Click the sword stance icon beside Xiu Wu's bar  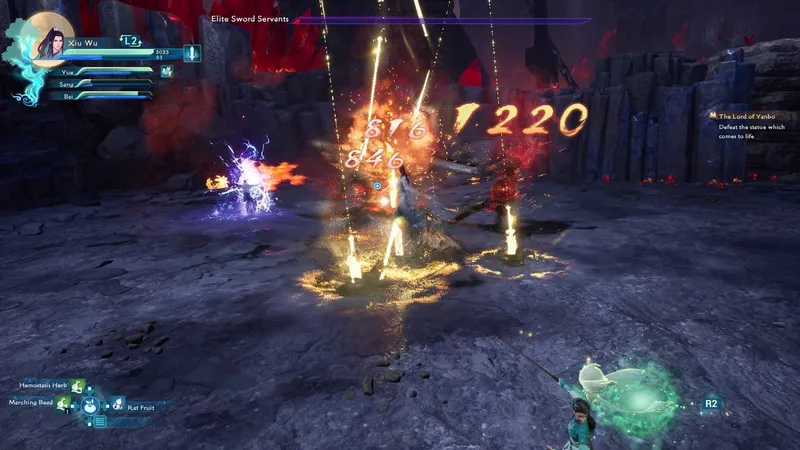coord(190,54)
